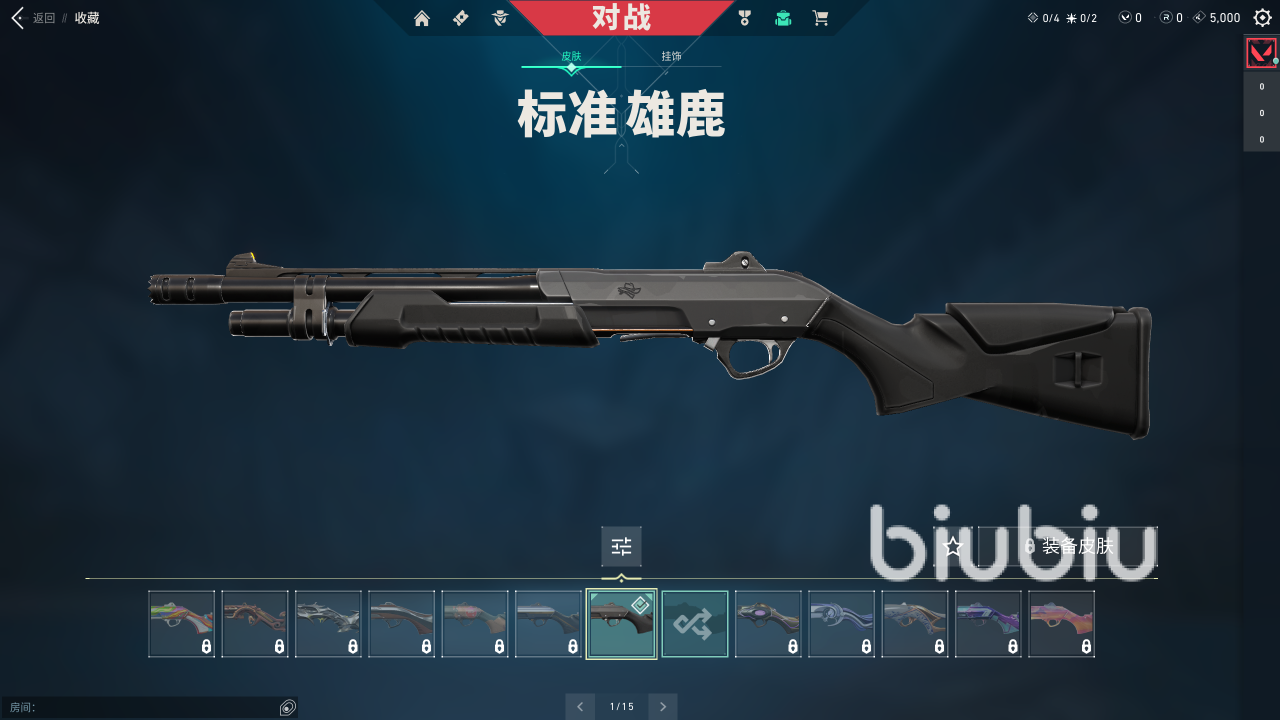
Task: Open settings with the gear icon
Action: [1262, 18]
